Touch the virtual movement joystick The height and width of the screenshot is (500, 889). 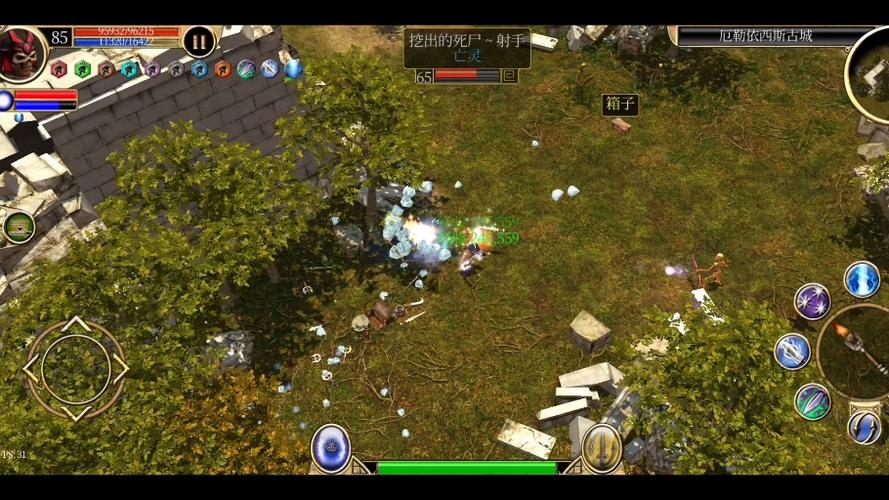click(x=76, y=368)
